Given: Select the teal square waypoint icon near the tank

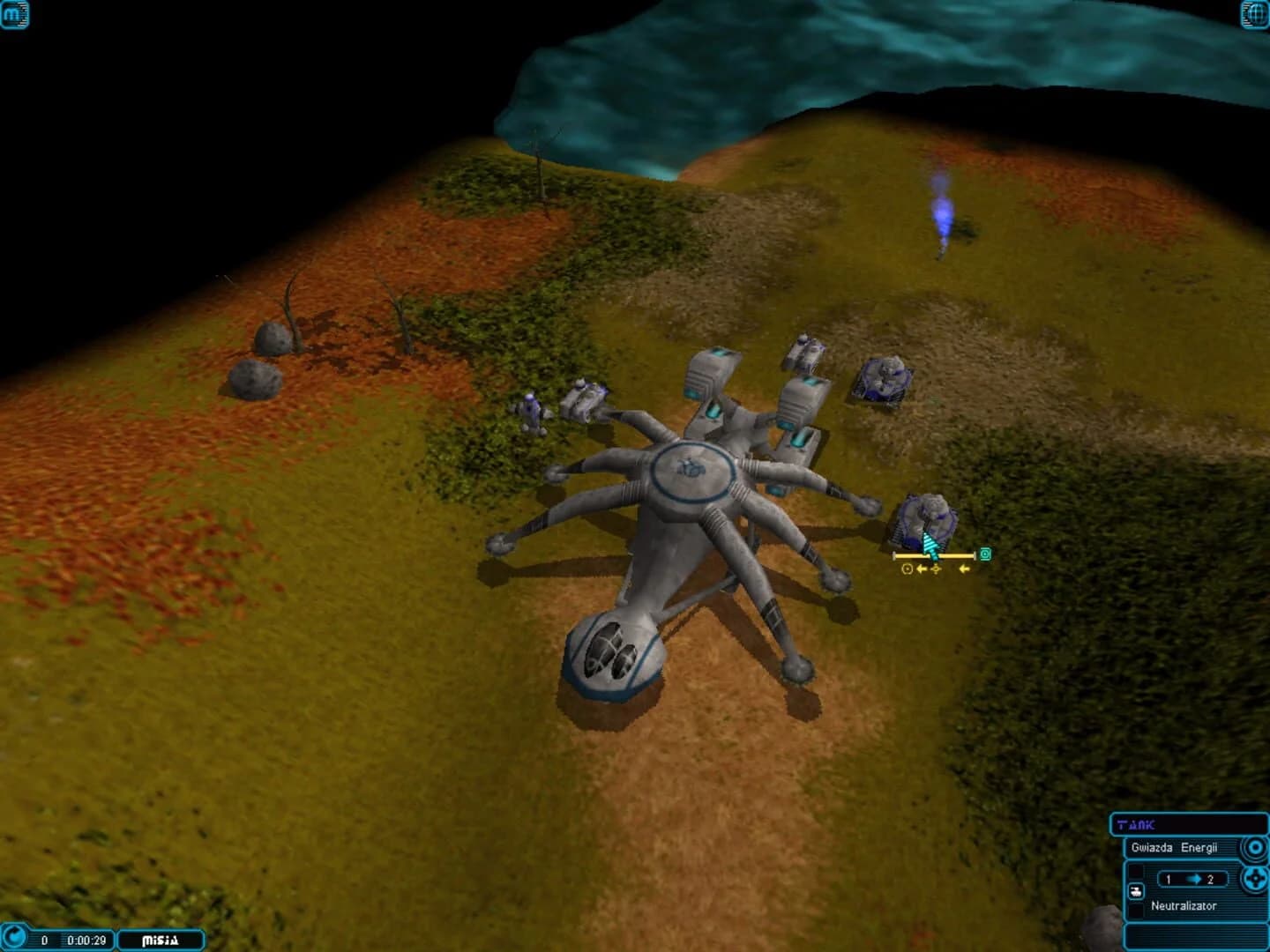Looking at the screenshot, I should coord(985,554).
